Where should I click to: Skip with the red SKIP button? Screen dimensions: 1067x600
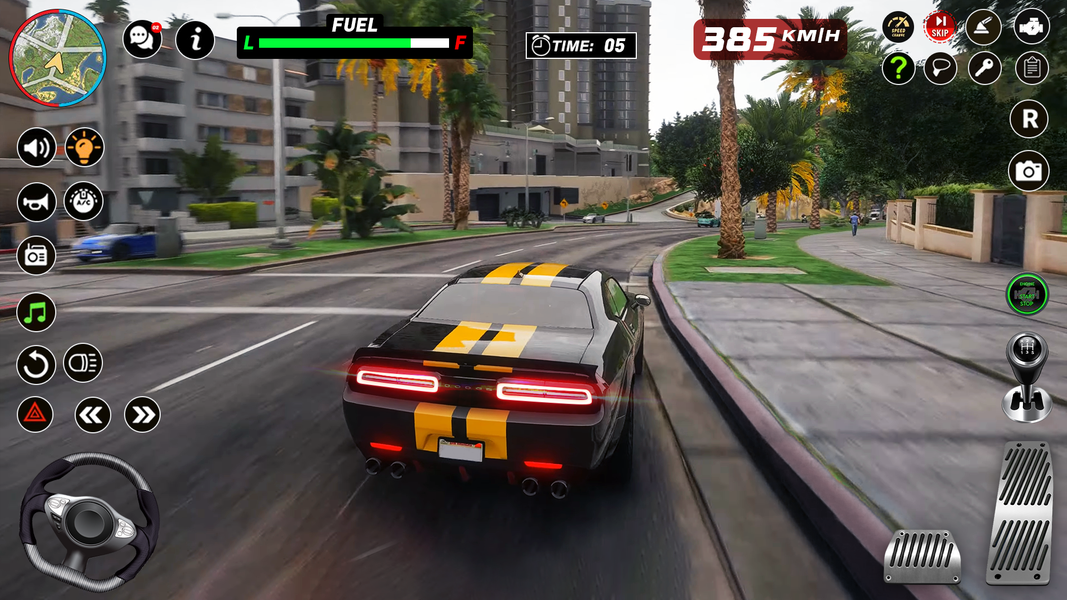coord(940,27)
